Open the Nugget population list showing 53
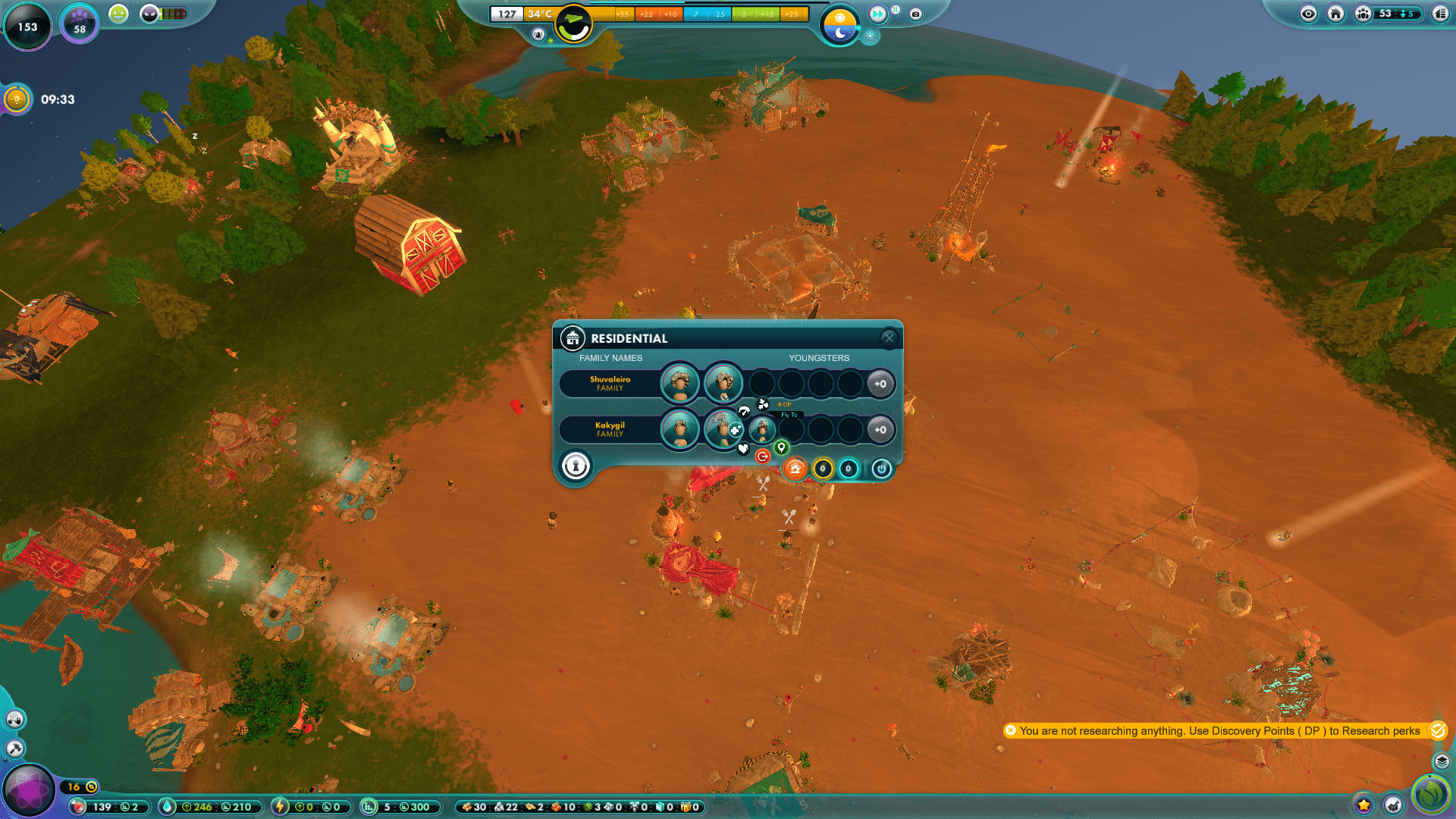The height and width of the screenshot is (819, 1456). (1363, 14)
